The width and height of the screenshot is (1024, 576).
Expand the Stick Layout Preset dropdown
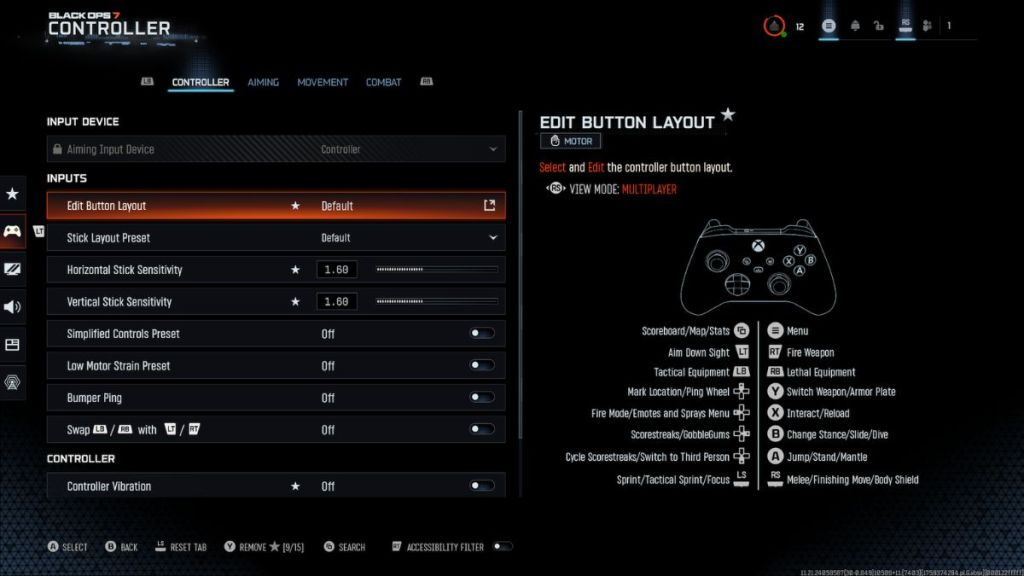pyautogui.click(x=492, y=238)
